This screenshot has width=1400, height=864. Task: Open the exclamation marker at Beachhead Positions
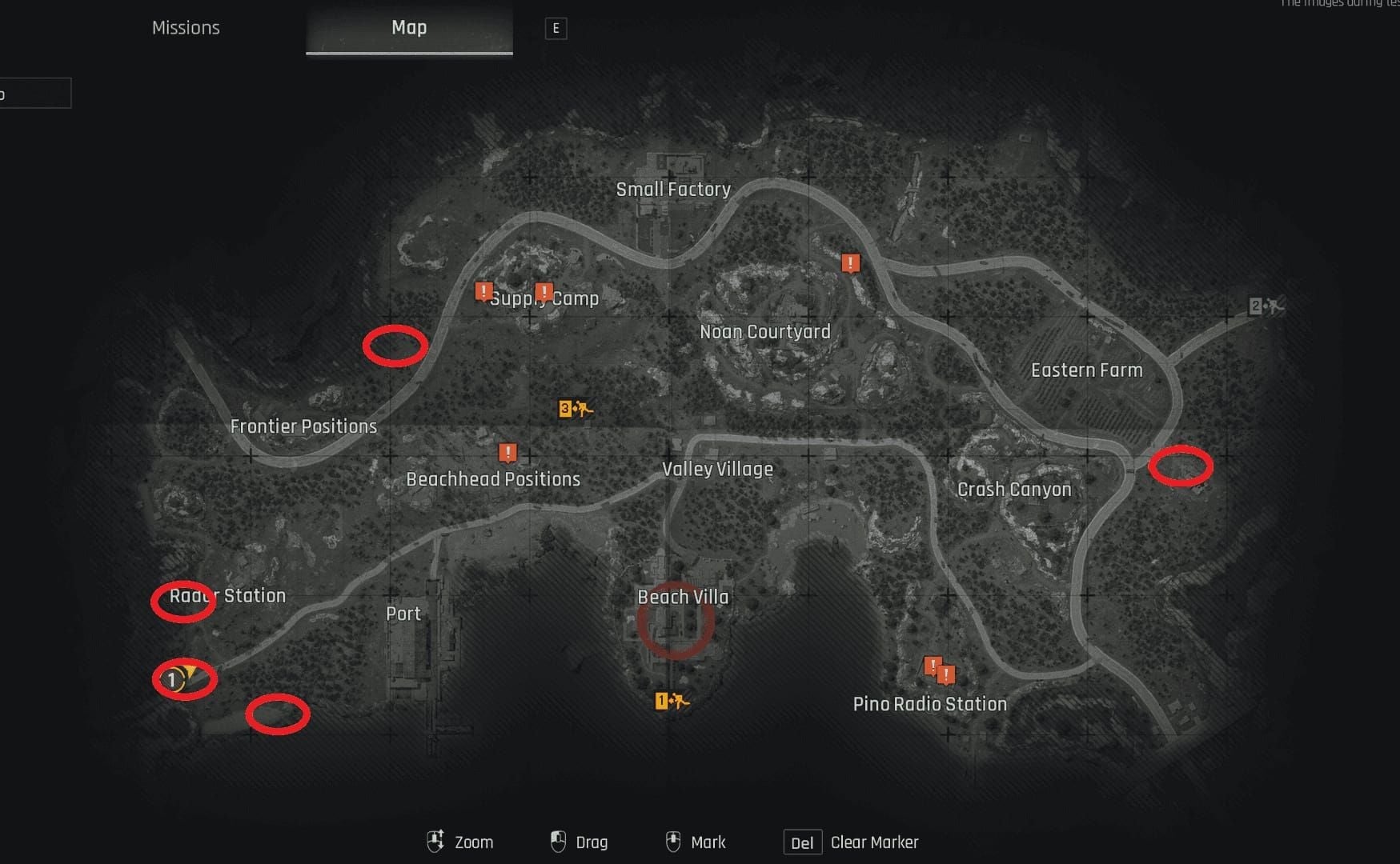tap(507, 452)
